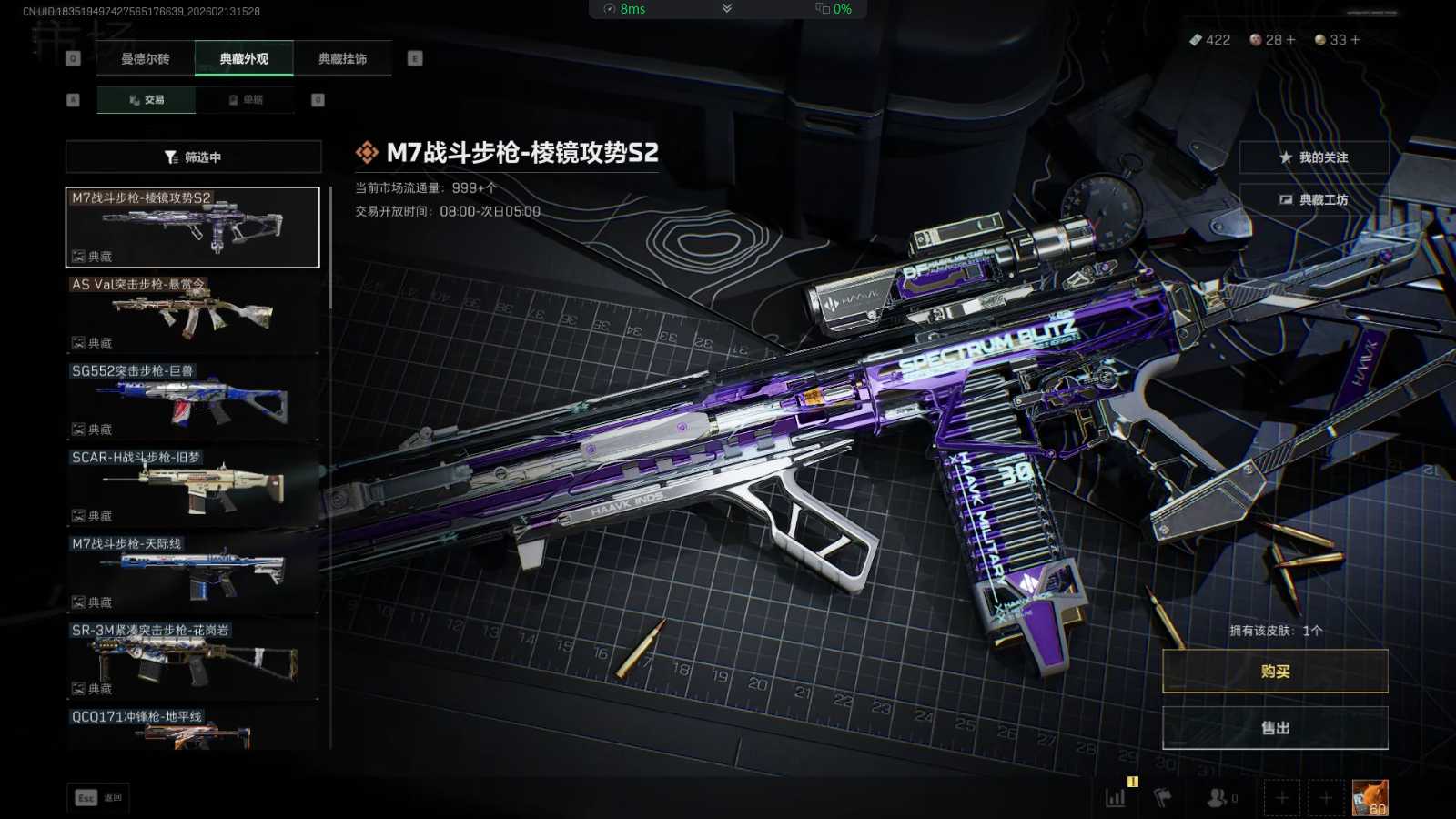Open the 典藏工坊 workshop

pyautogui.click(x=1313, y=200)
